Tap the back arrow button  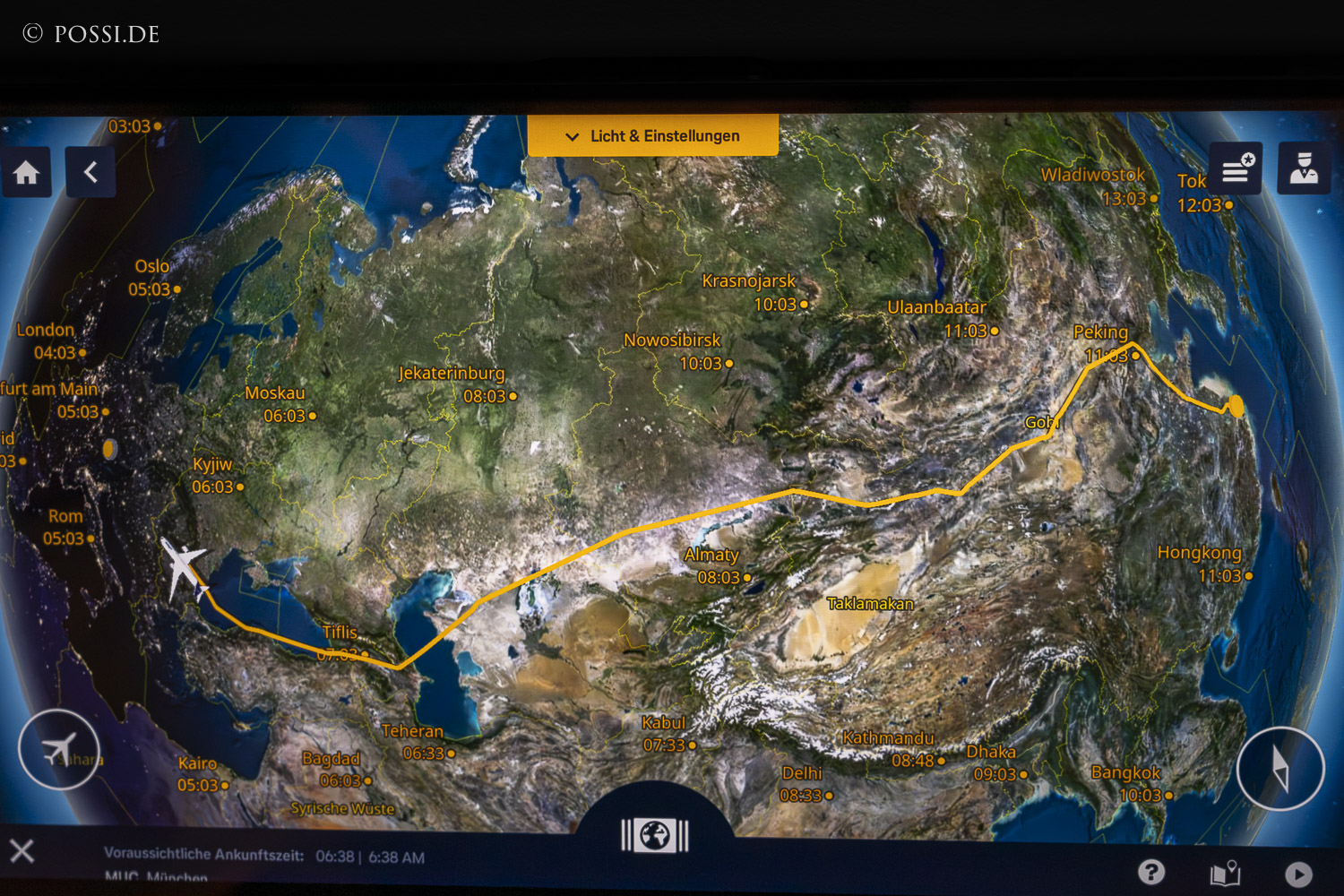pos(90,172)
